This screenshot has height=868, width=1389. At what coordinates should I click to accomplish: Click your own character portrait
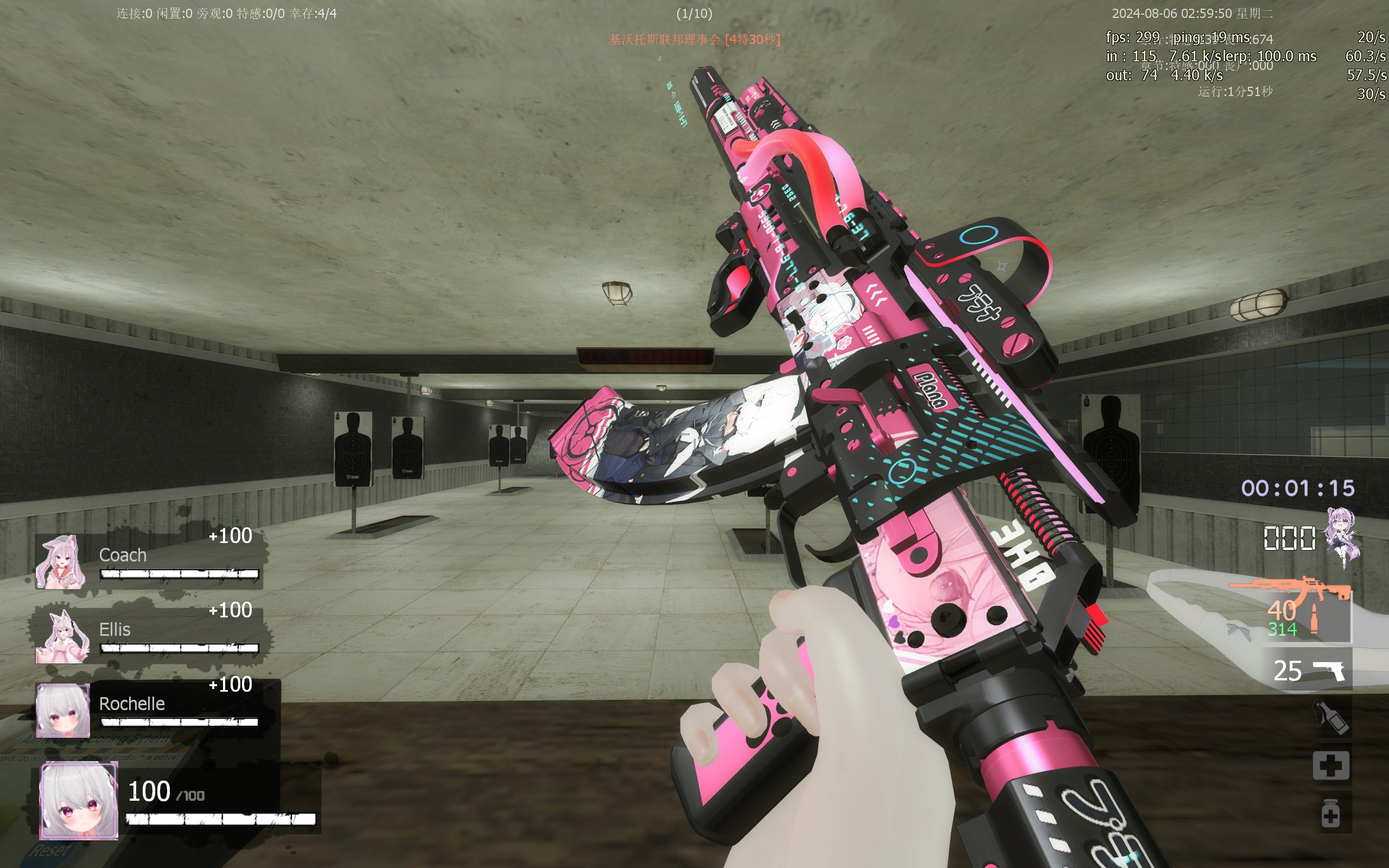click(79, 801)
